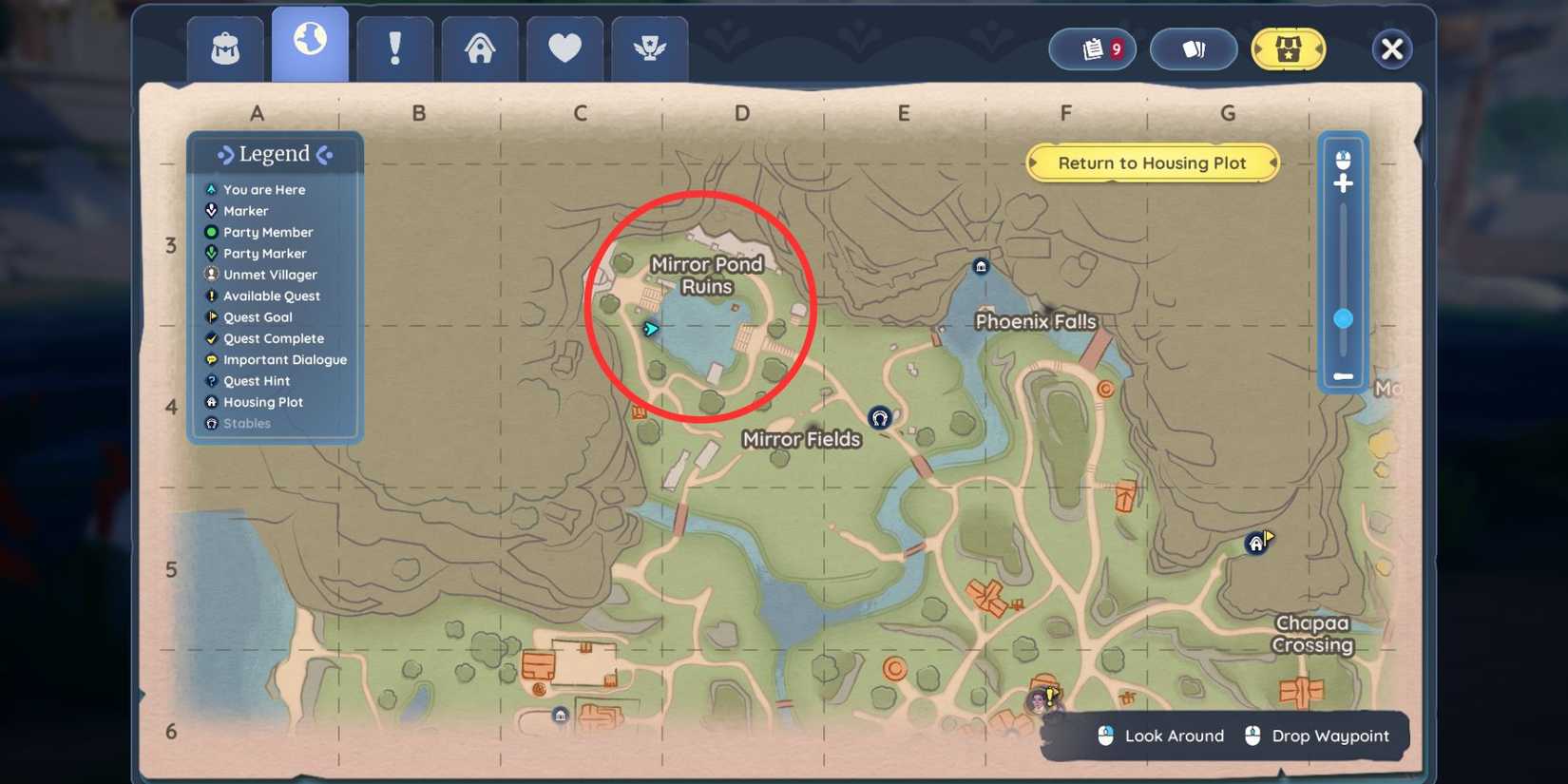Open the quest log showing 9 notifications
This screenshot has height=784, width=1568.
1092,48
